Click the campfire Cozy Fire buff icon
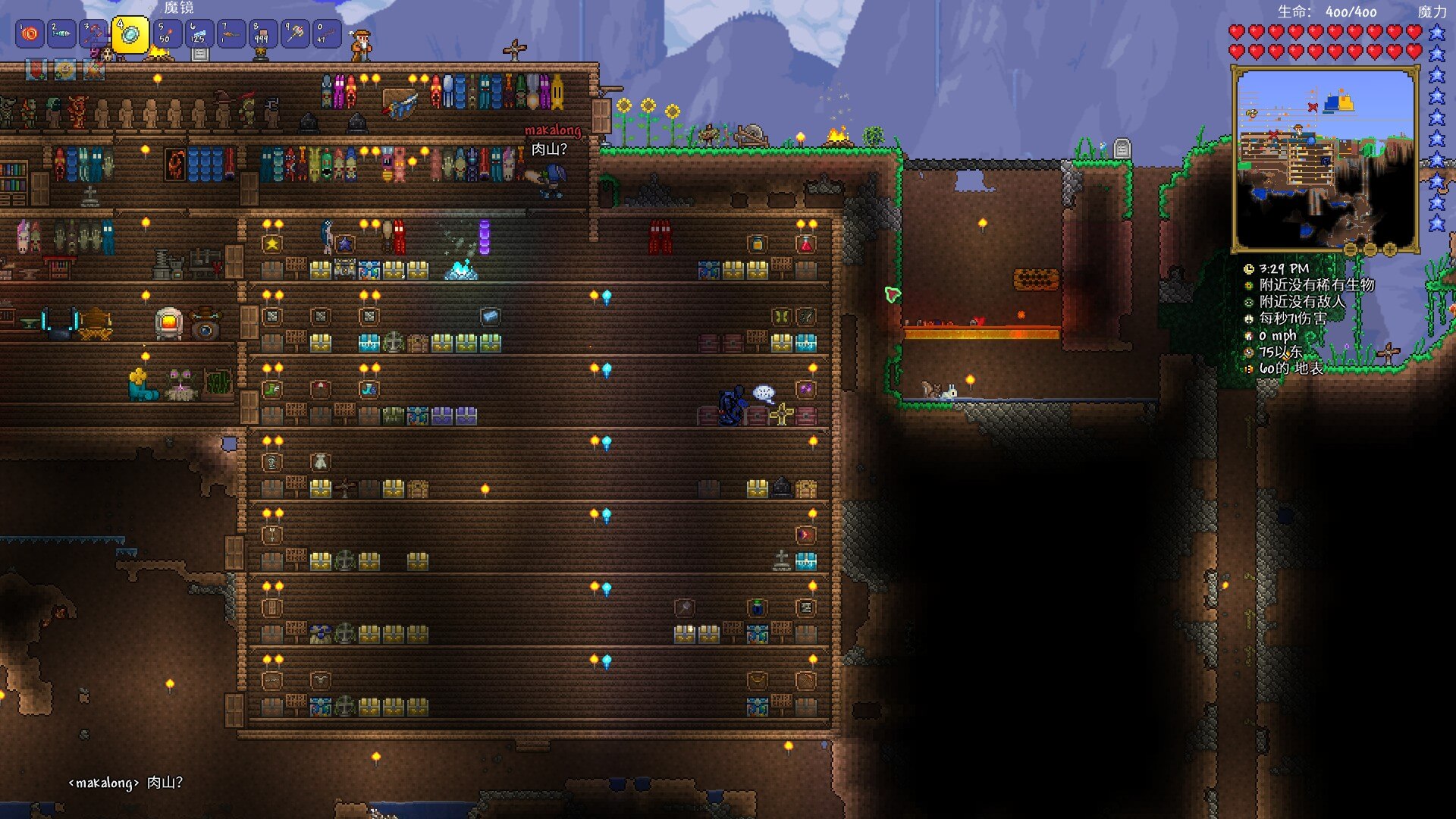 94,71
